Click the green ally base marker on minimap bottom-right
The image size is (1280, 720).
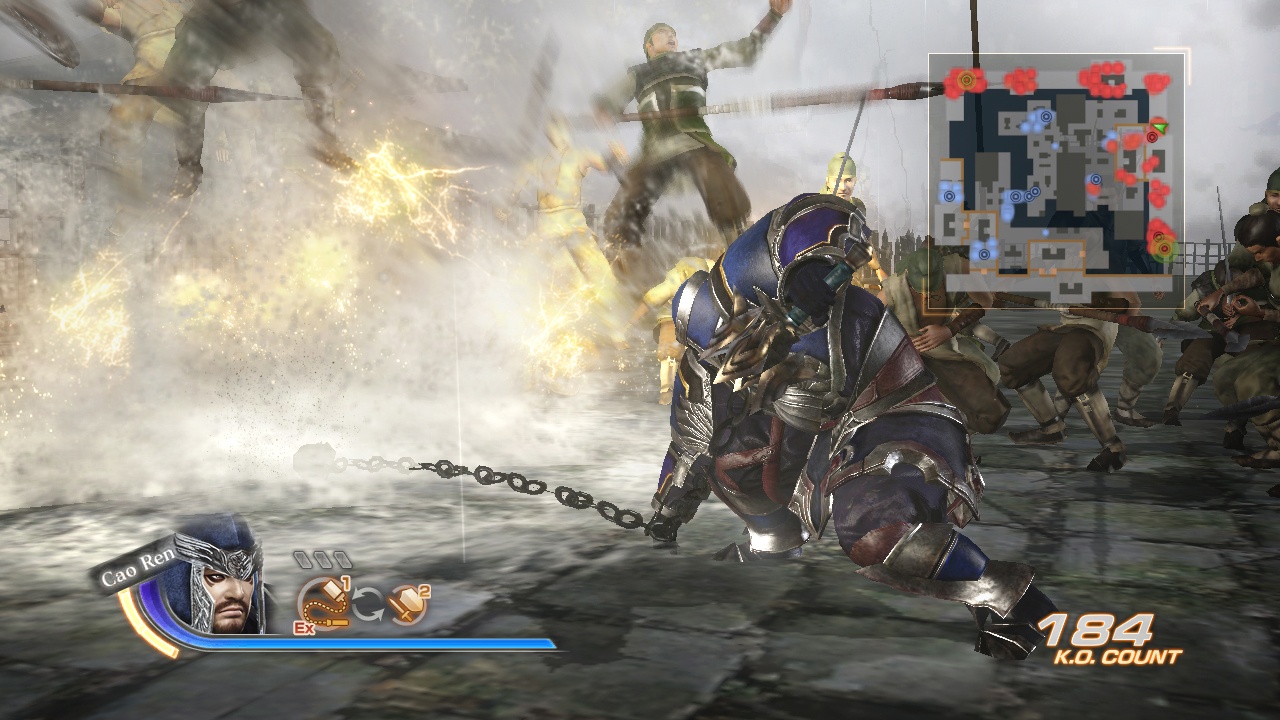coord(1165,246)
